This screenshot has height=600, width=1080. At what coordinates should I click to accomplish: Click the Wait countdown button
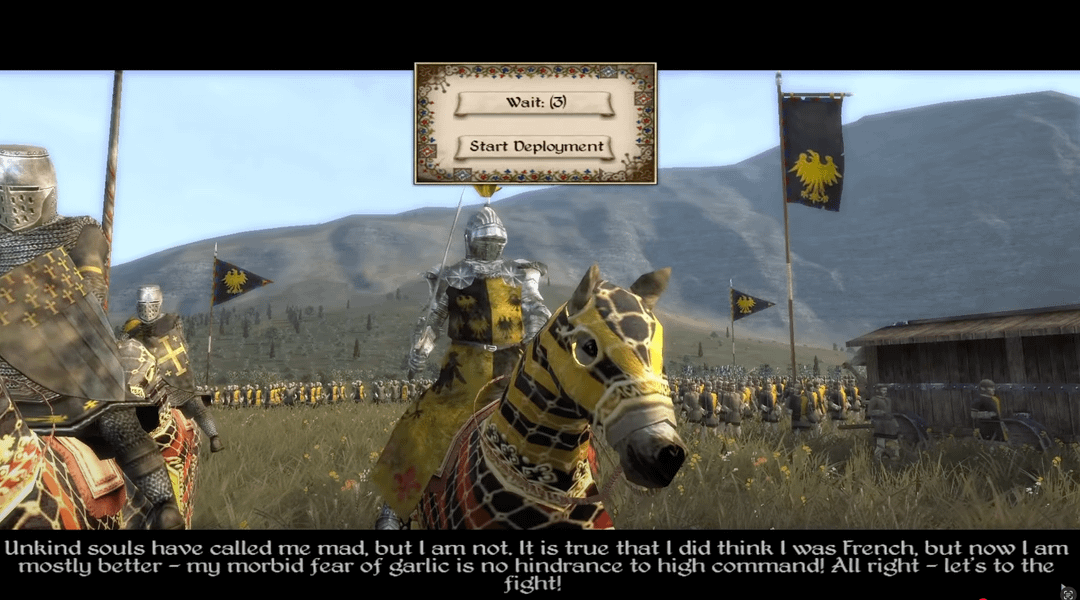[x=535, y=104]
